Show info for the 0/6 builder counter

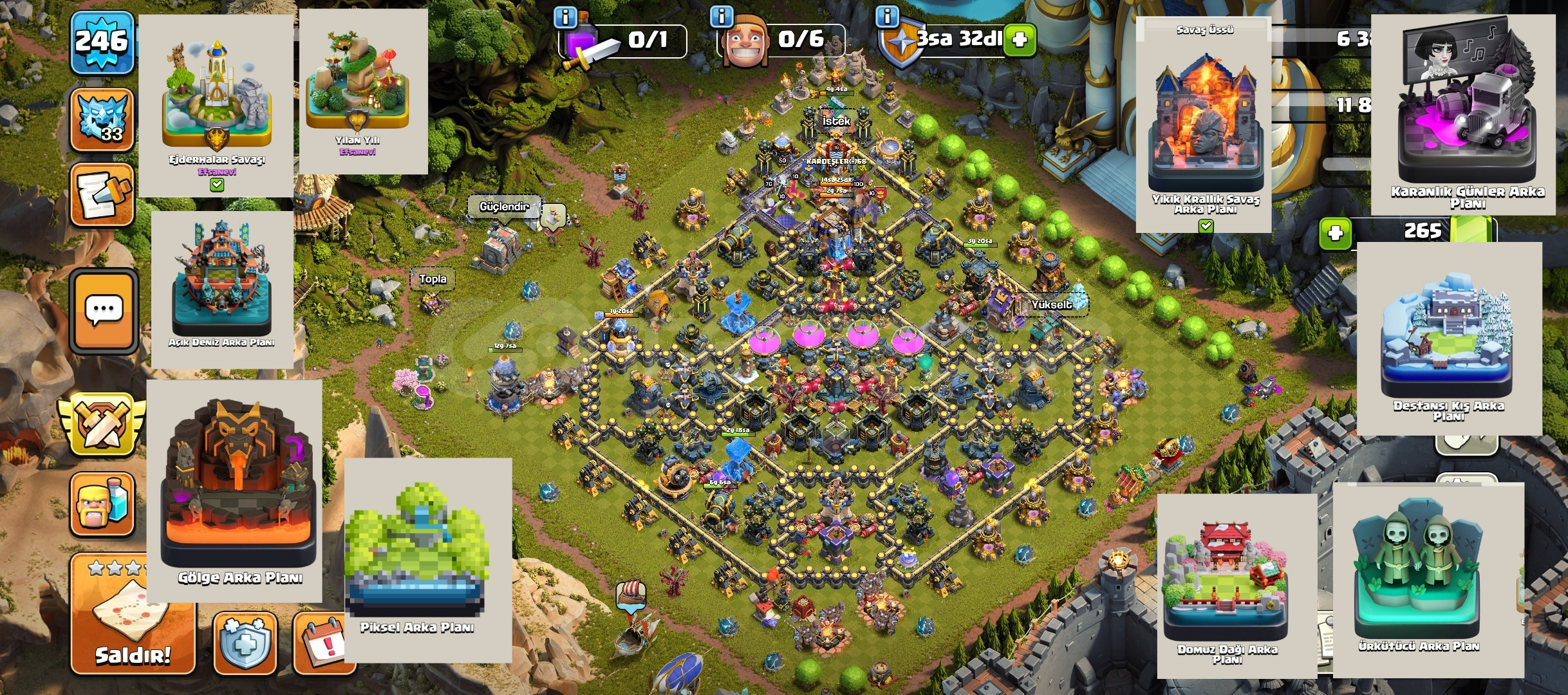coord(722,17)
